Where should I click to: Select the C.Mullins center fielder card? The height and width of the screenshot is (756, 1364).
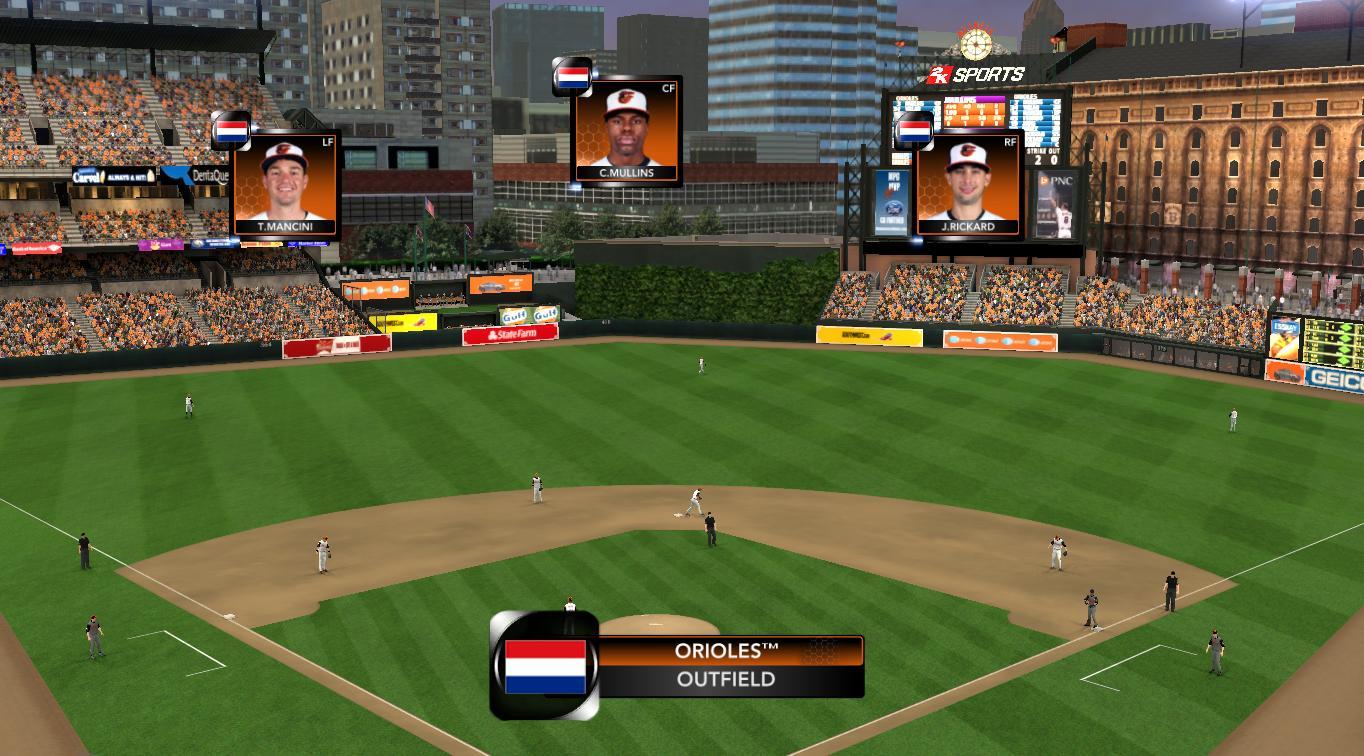[627, 131]
